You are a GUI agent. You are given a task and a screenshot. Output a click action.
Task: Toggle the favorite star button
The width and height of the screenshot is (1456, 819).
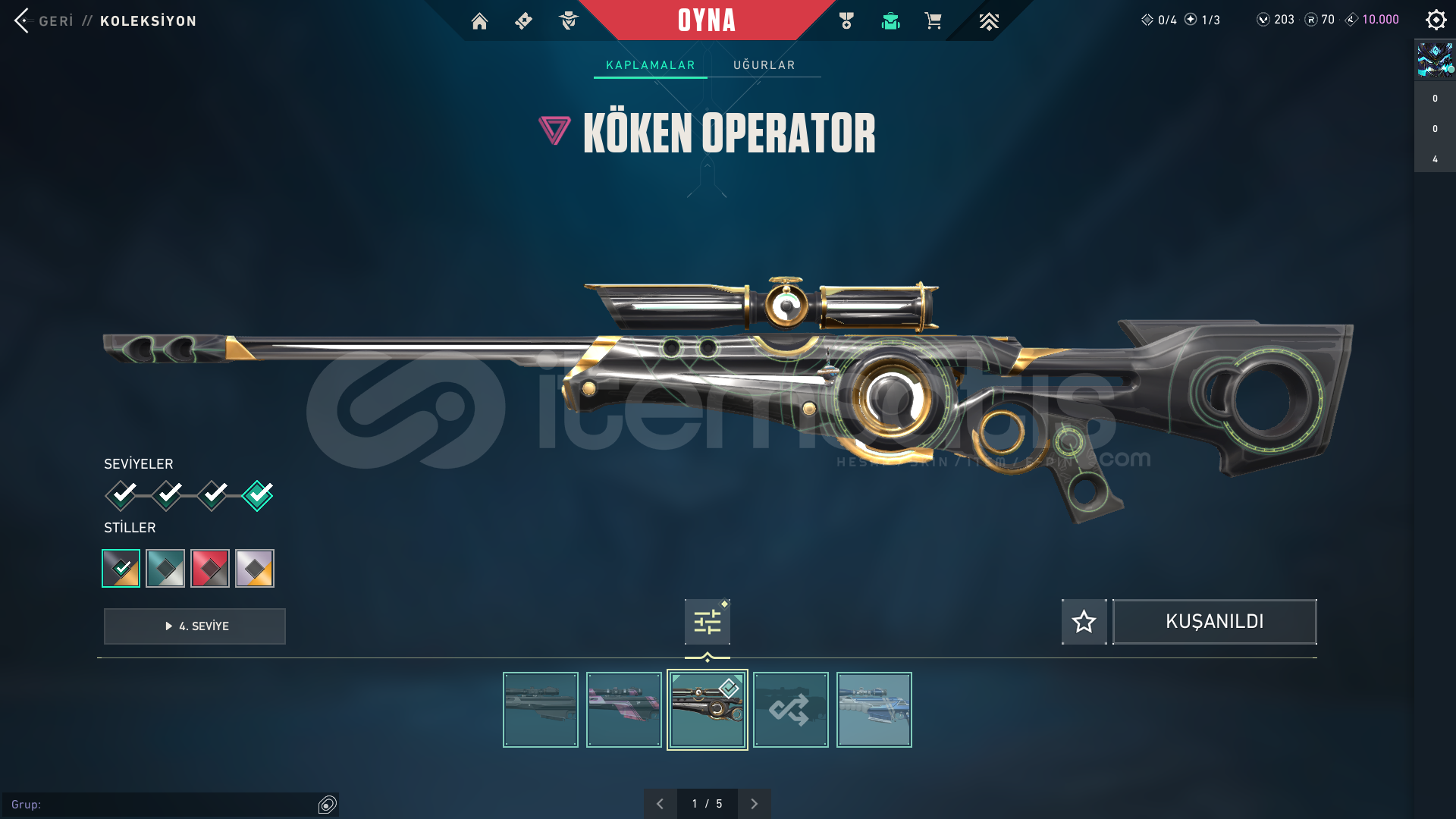click(1084, 622)
